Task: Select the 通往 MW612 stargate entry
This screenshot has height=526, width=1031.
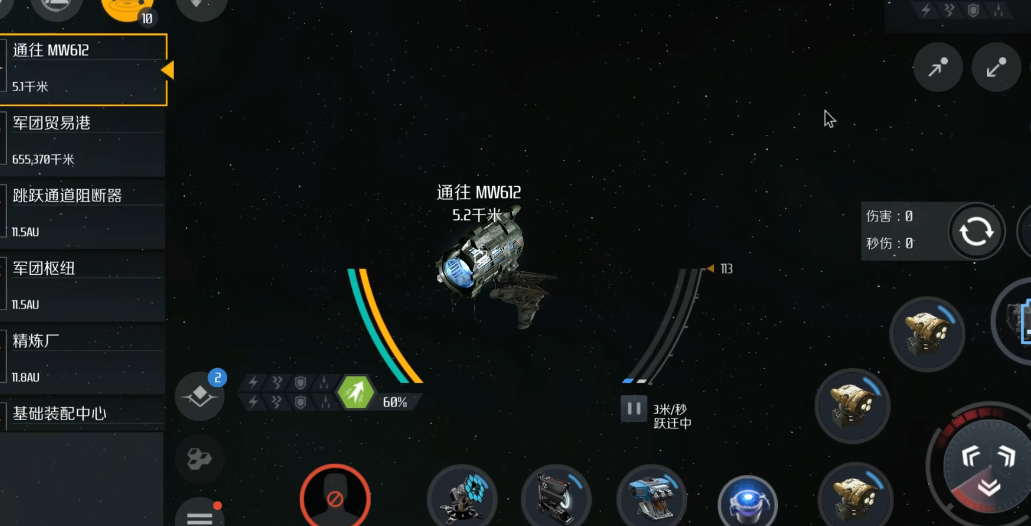Action: pyautogui.click(x=82, y=68)
